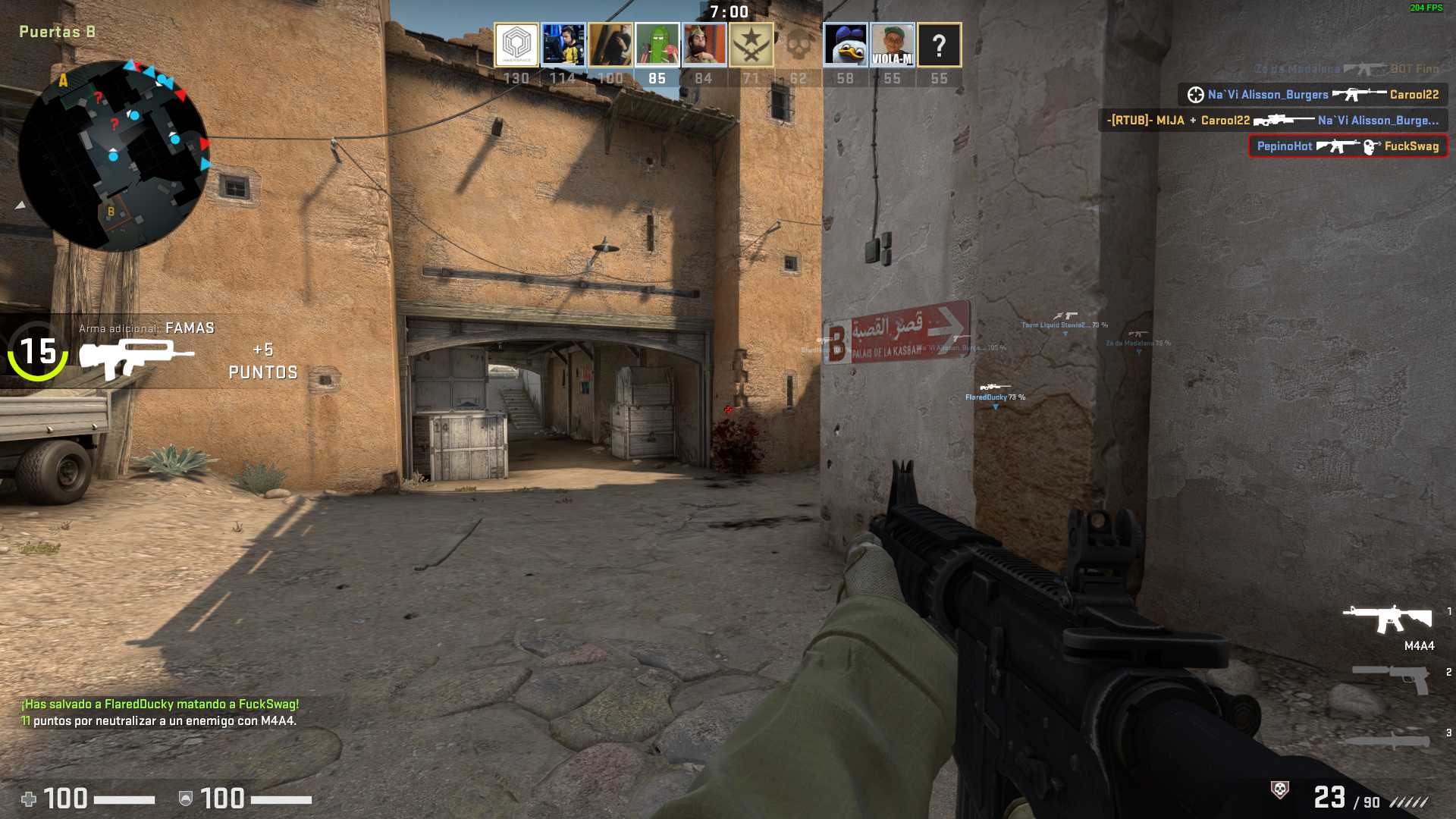
Task: Pick the star emblem player avatar
Action: (751, 45)
